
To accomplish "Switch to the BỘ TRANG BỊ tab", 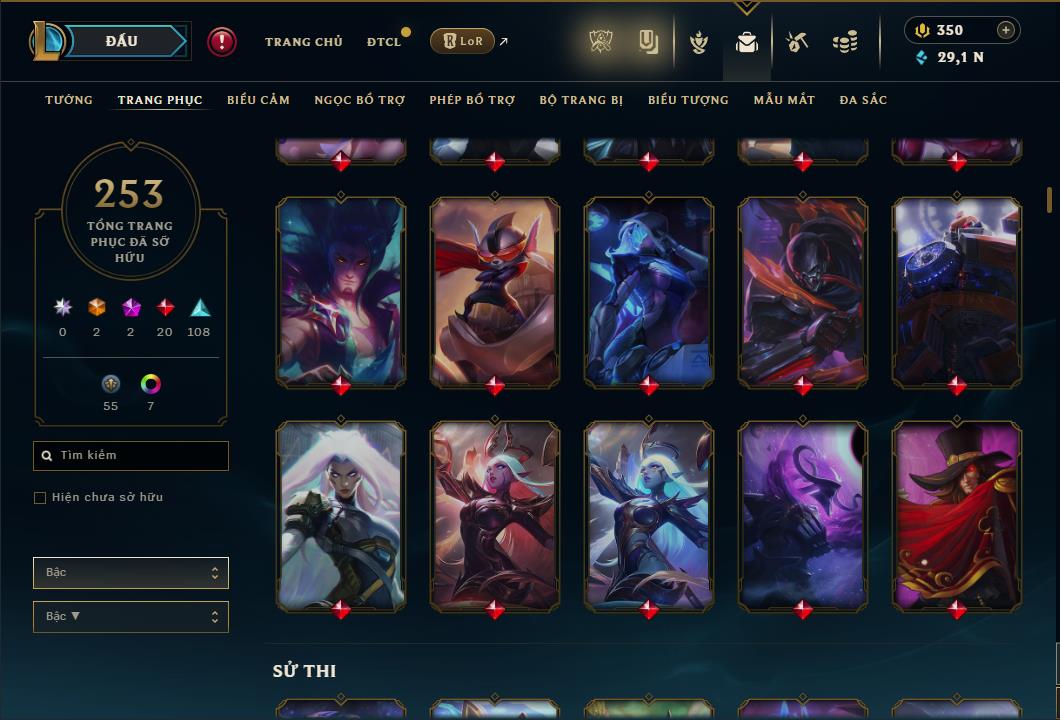I will click(580, 100).
